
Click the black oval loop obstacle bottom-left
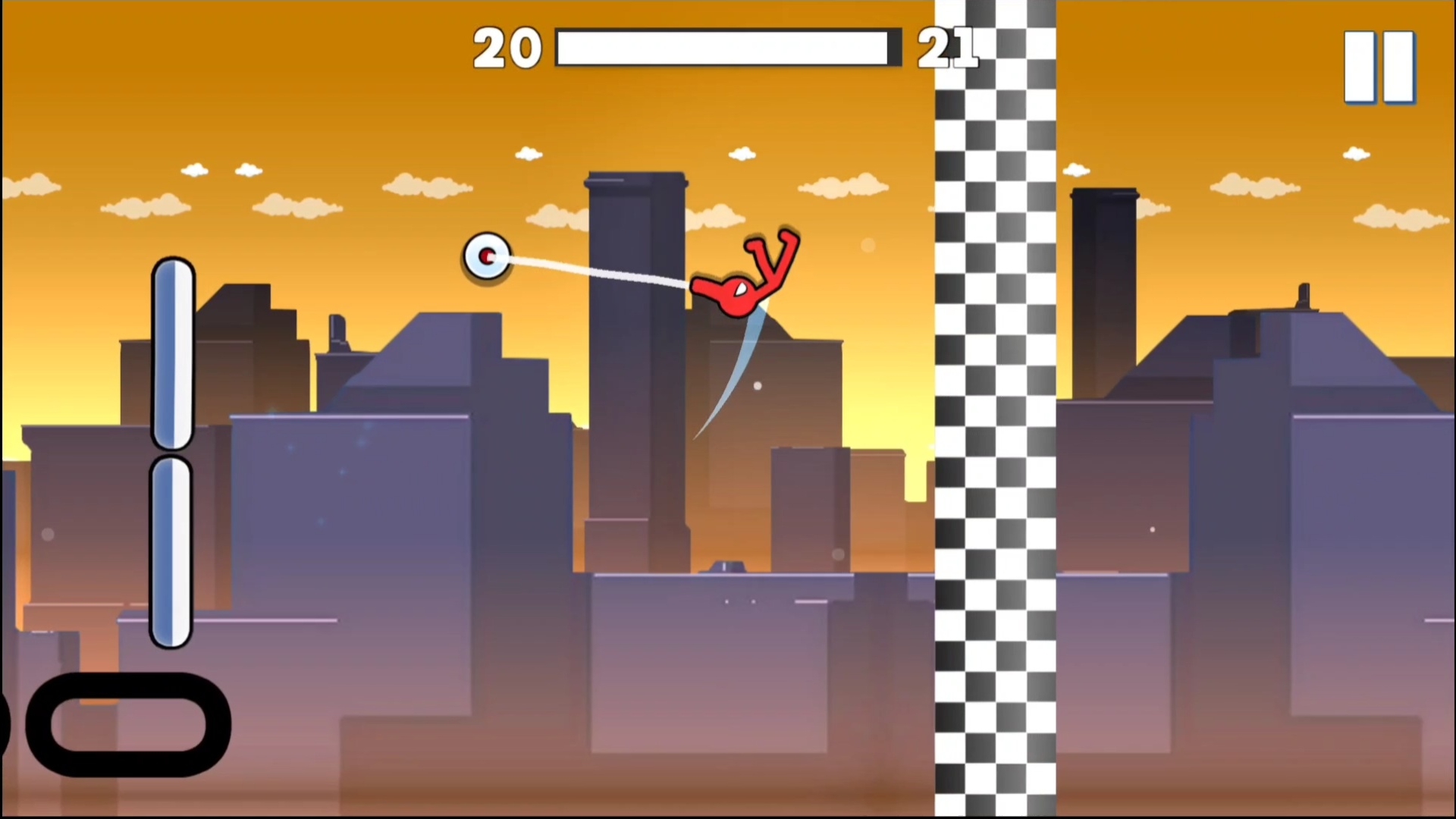point(129,724)
